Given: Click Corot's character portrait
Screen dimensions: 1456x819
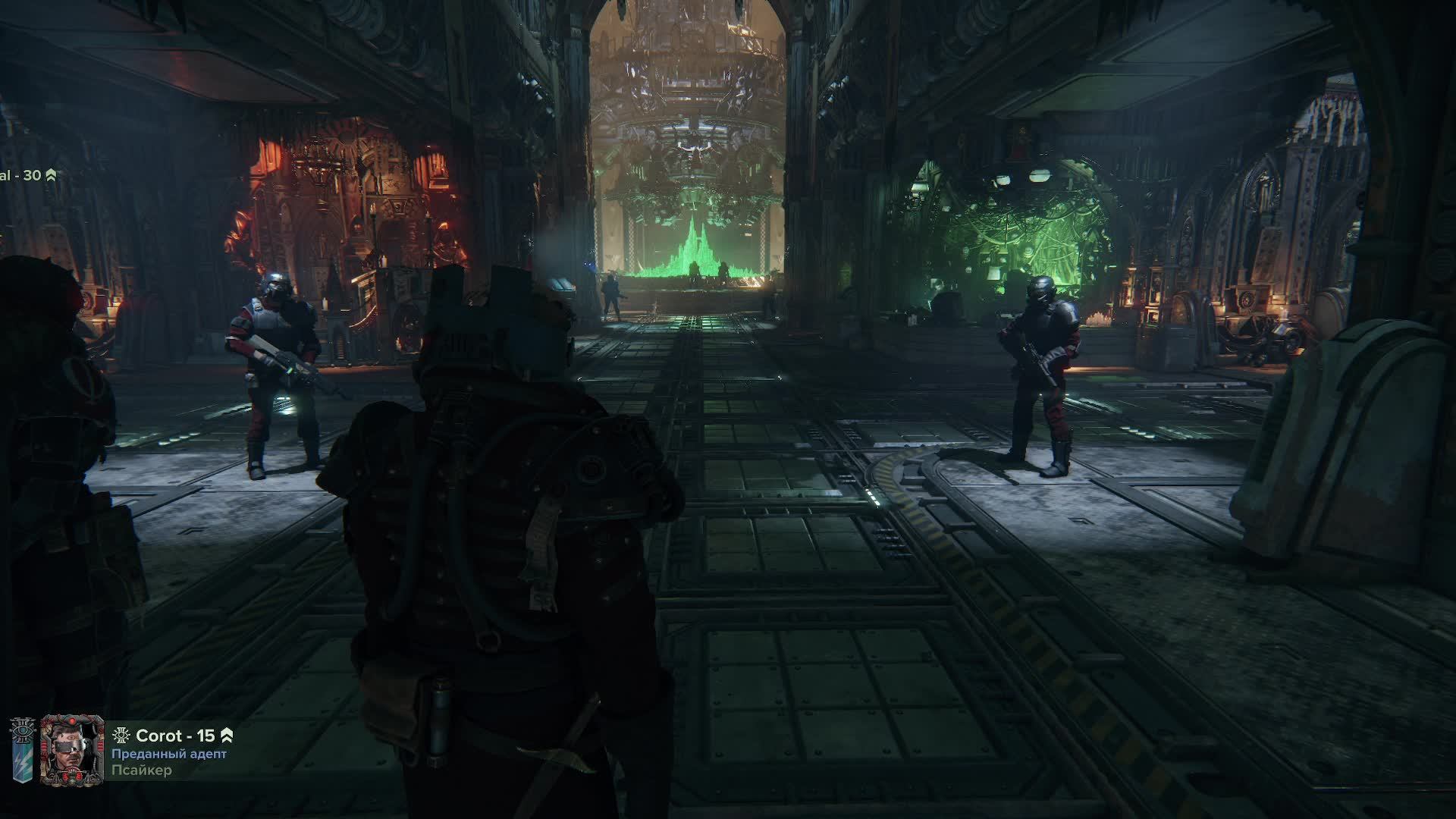Looking at the screenshot, I should [72, 749].
